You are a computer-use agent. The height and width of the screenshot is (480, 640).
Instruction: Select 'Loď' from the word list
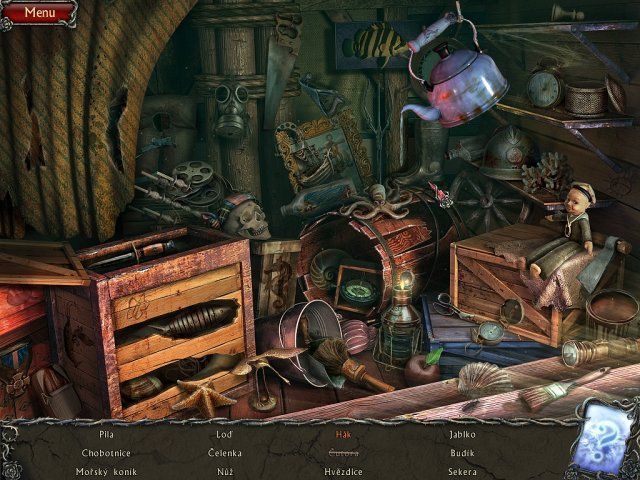coord(225,435)
